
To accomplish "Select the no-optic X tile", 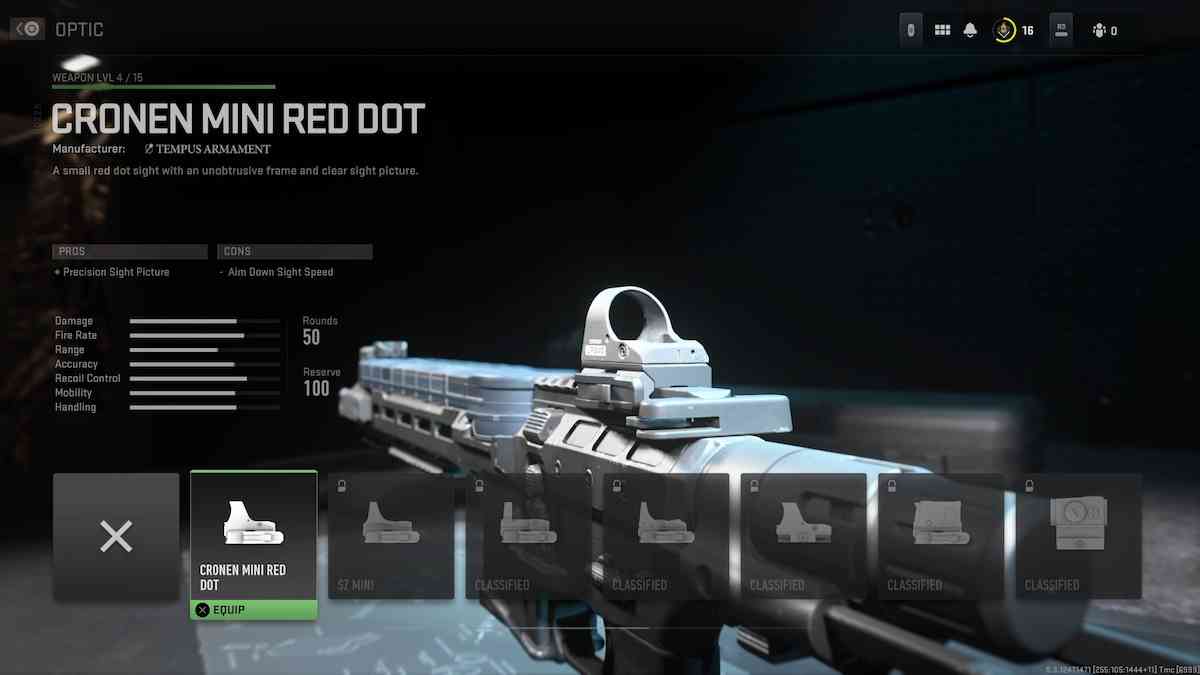I will (x=116, y=537).
